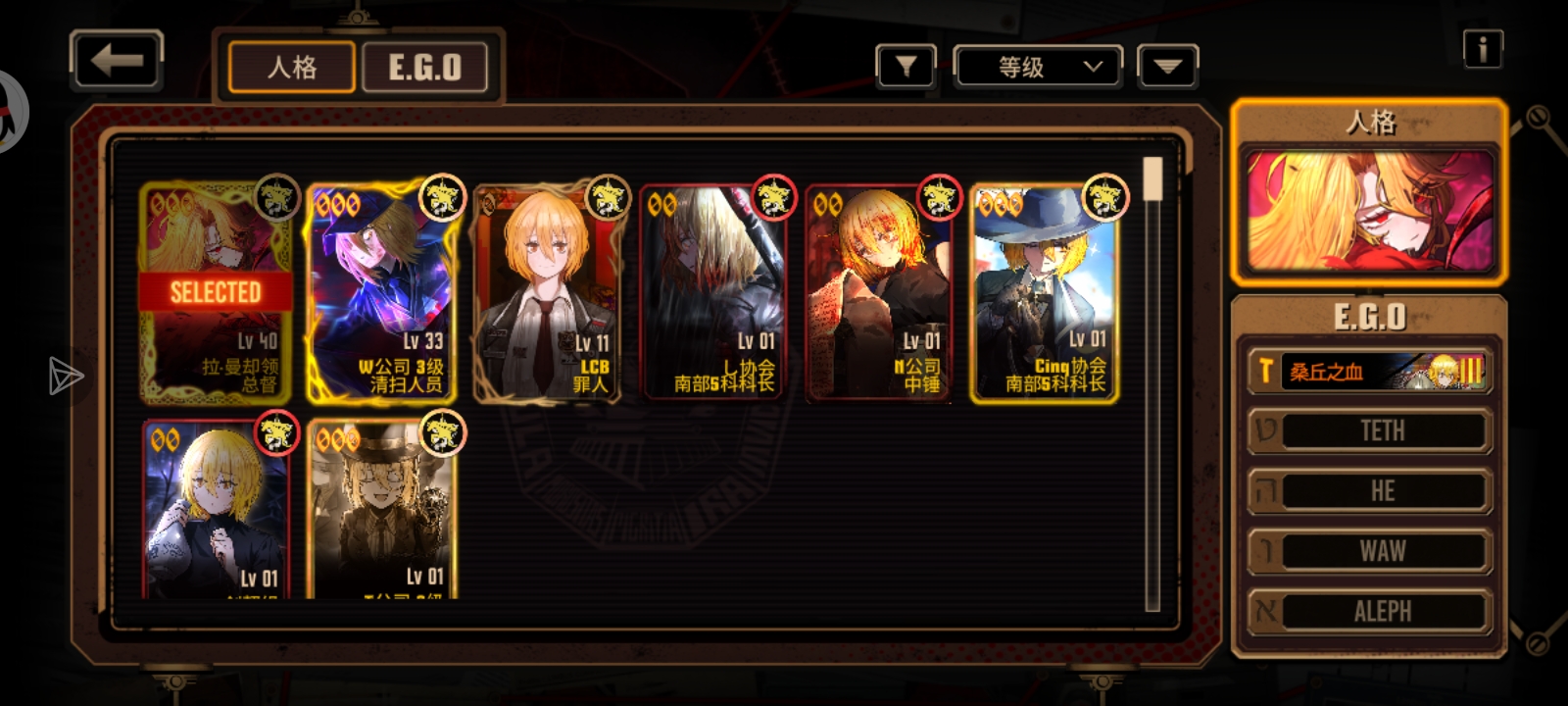
Task: Select the LCB 罪人 identity card
Action: [x=547, y=292]
